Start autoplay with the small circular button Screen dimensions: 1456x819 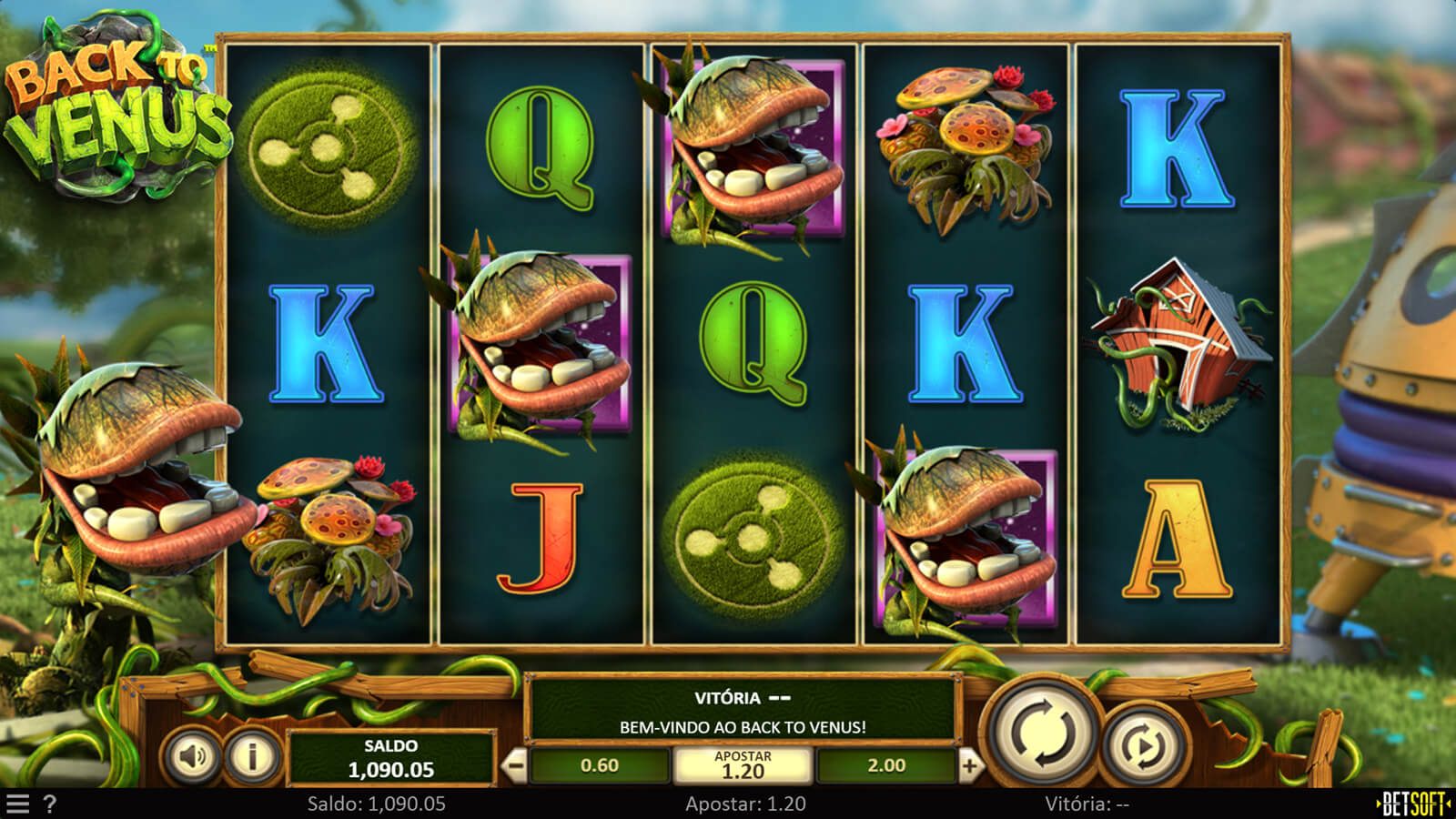pyautogui.click(x=1143, y=746)
